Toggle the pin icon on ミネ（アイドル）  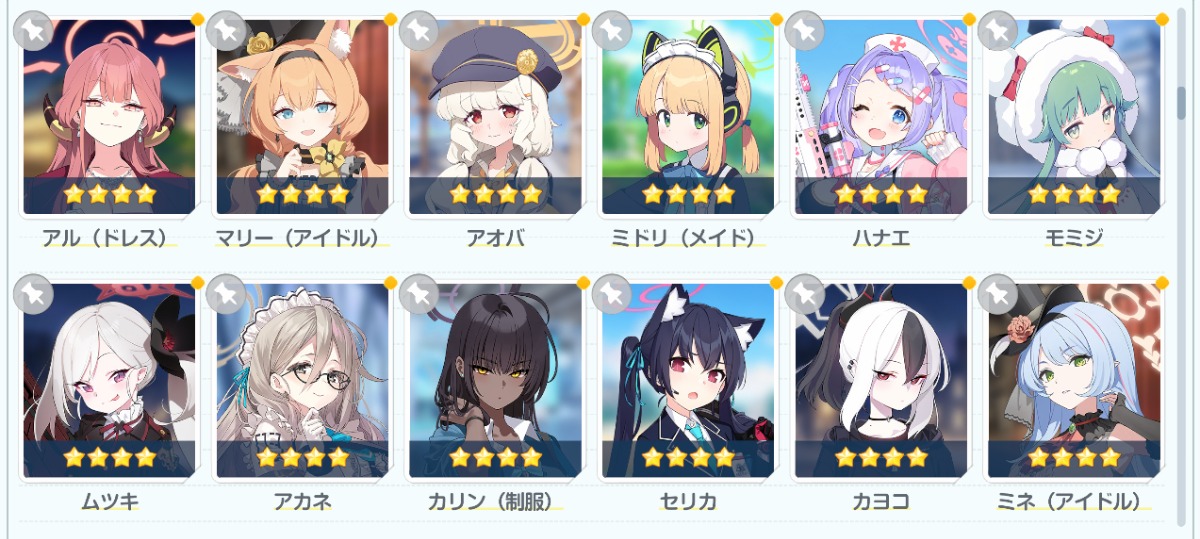tap(997, 293)
